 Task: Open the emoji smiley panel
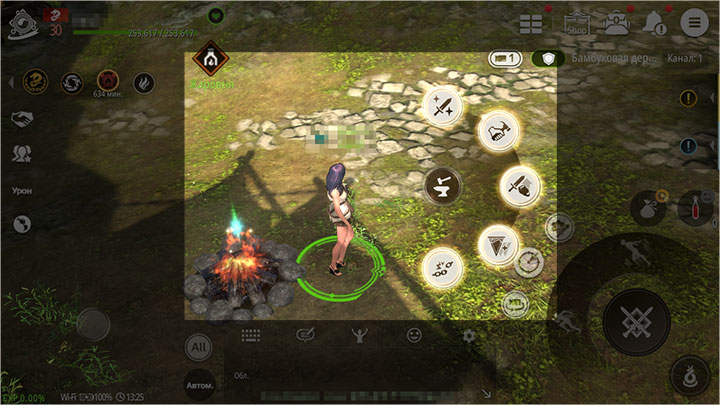coord(414,336)
